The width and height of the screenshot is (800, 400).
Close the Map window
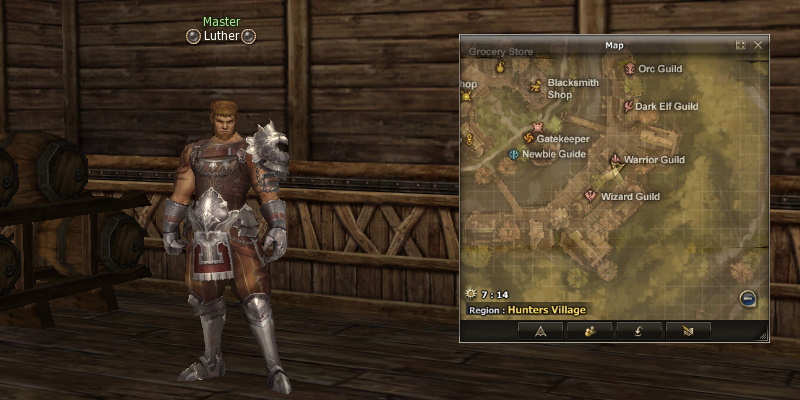click(758, 45)
